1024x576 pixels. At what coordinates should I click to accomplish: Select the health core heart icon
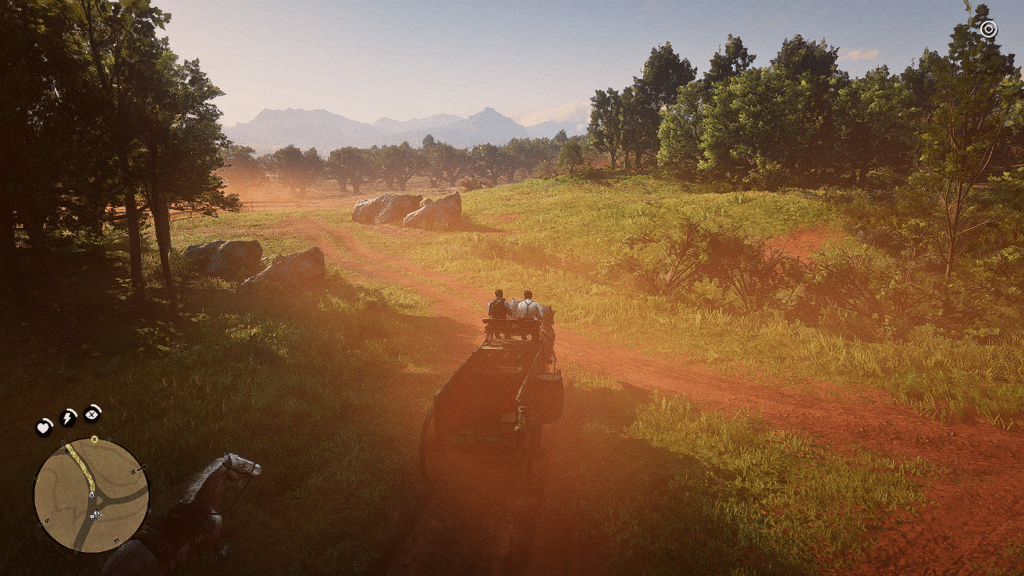click(44, 427)
